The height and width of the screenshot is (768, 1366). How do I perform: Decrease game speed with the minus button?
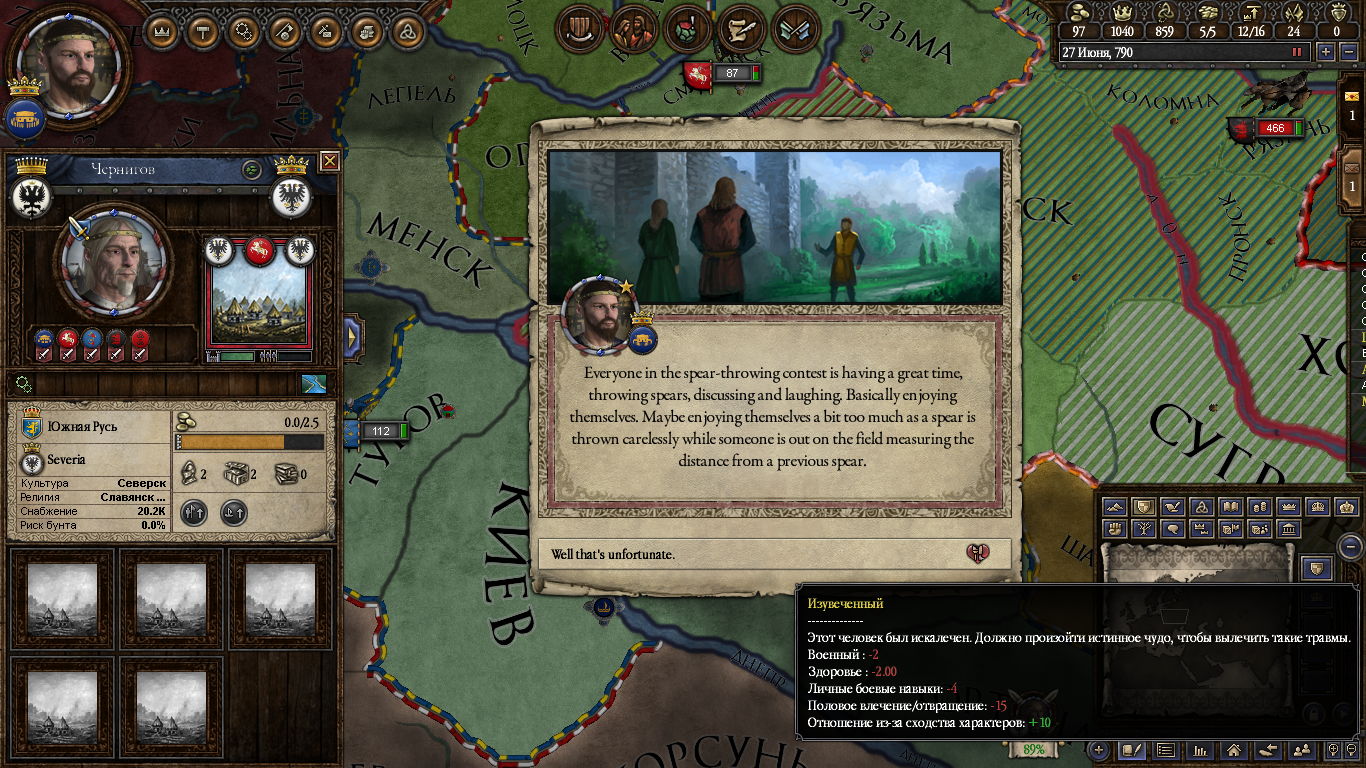pos(1346,52)
